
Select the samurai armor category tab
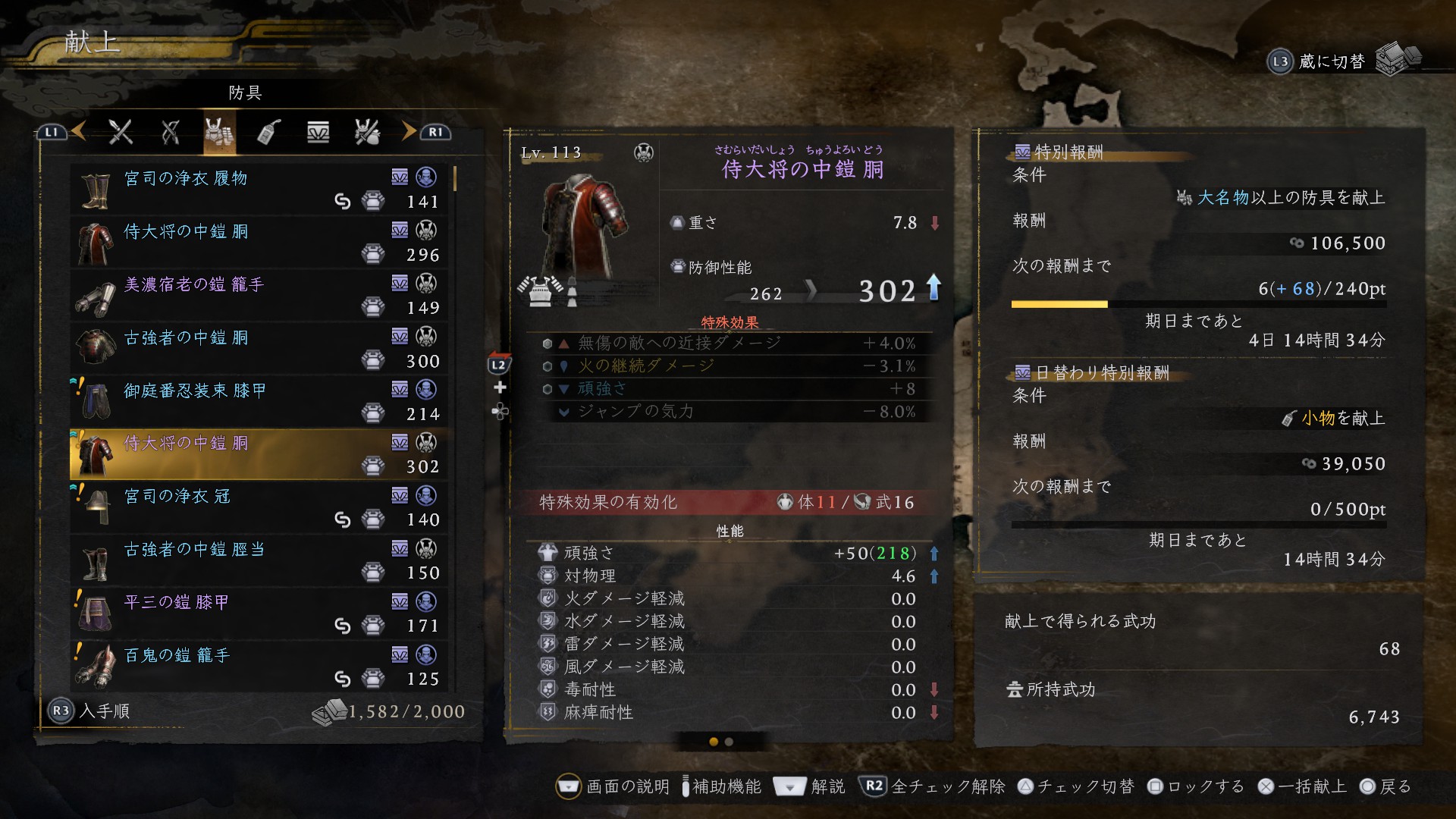coord(219,133)
